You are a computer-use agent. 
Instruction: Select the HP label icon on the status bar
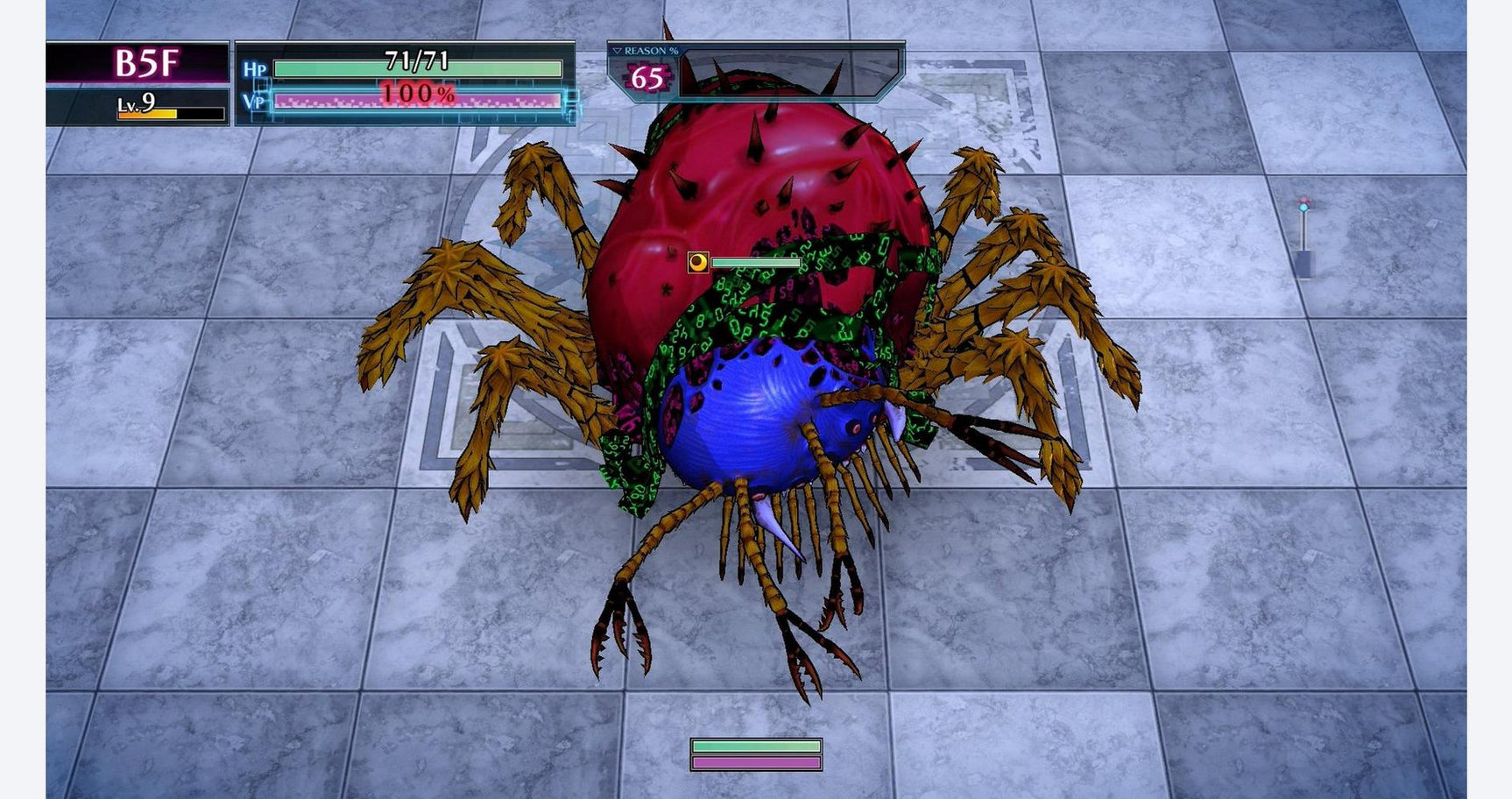[254, 68]
